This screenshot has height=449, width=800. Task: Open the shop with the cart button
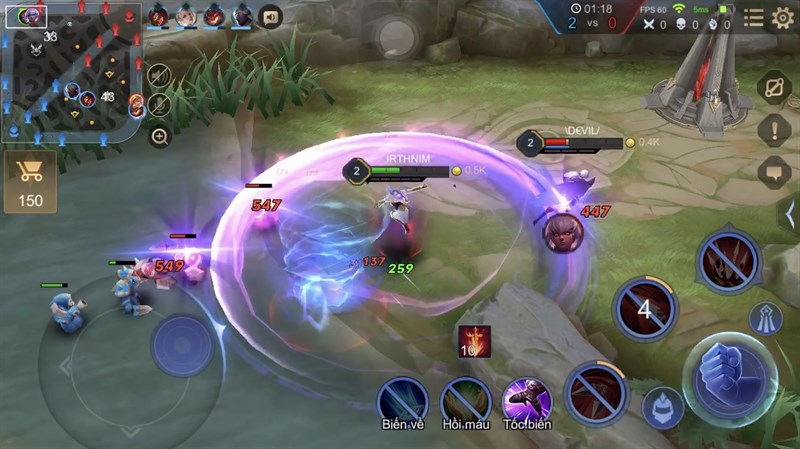tap(31, 182)
